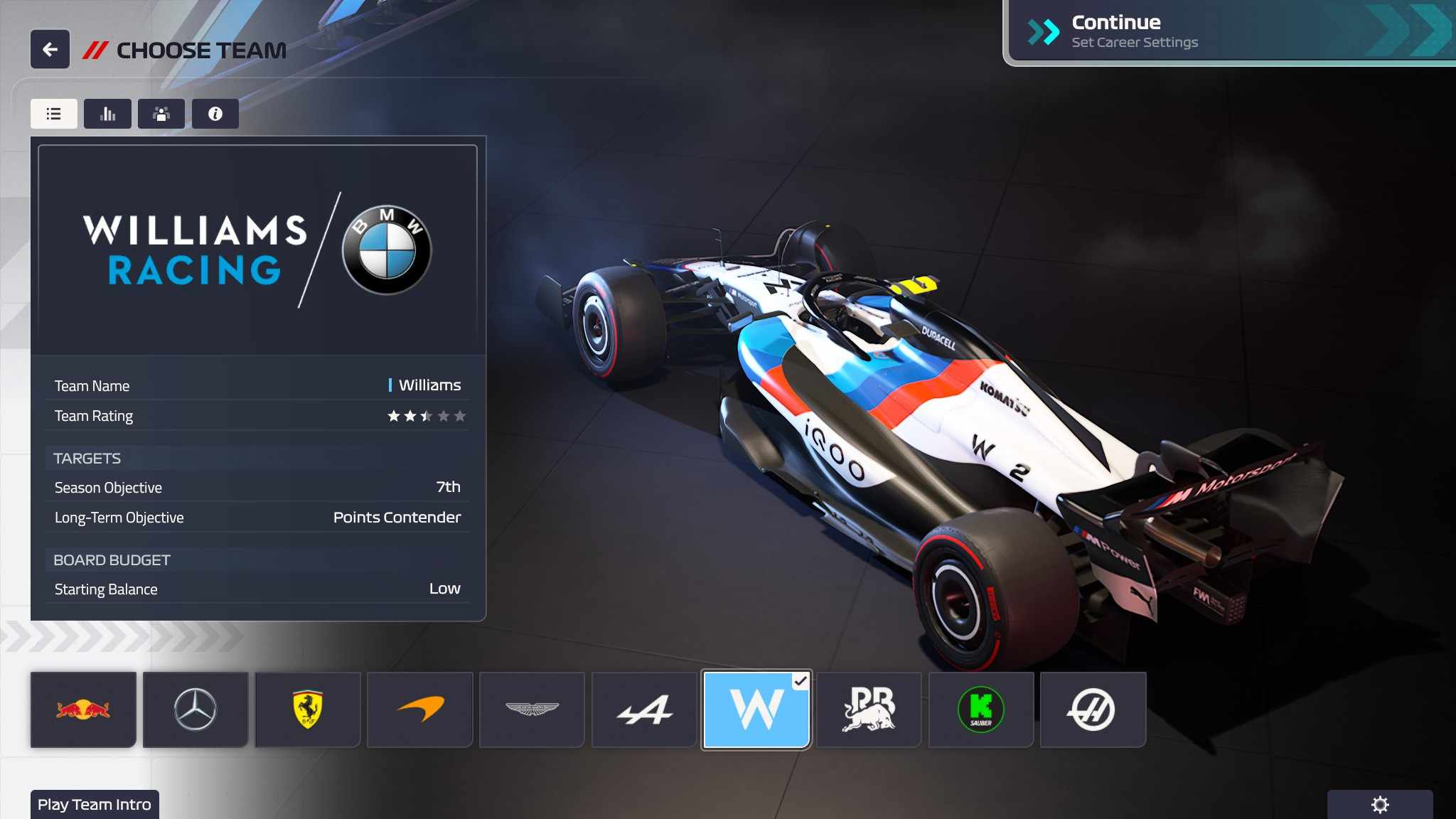This screenshot has height=819, width=1456.
Task: Show the team personnel tab
Action: 161,114
